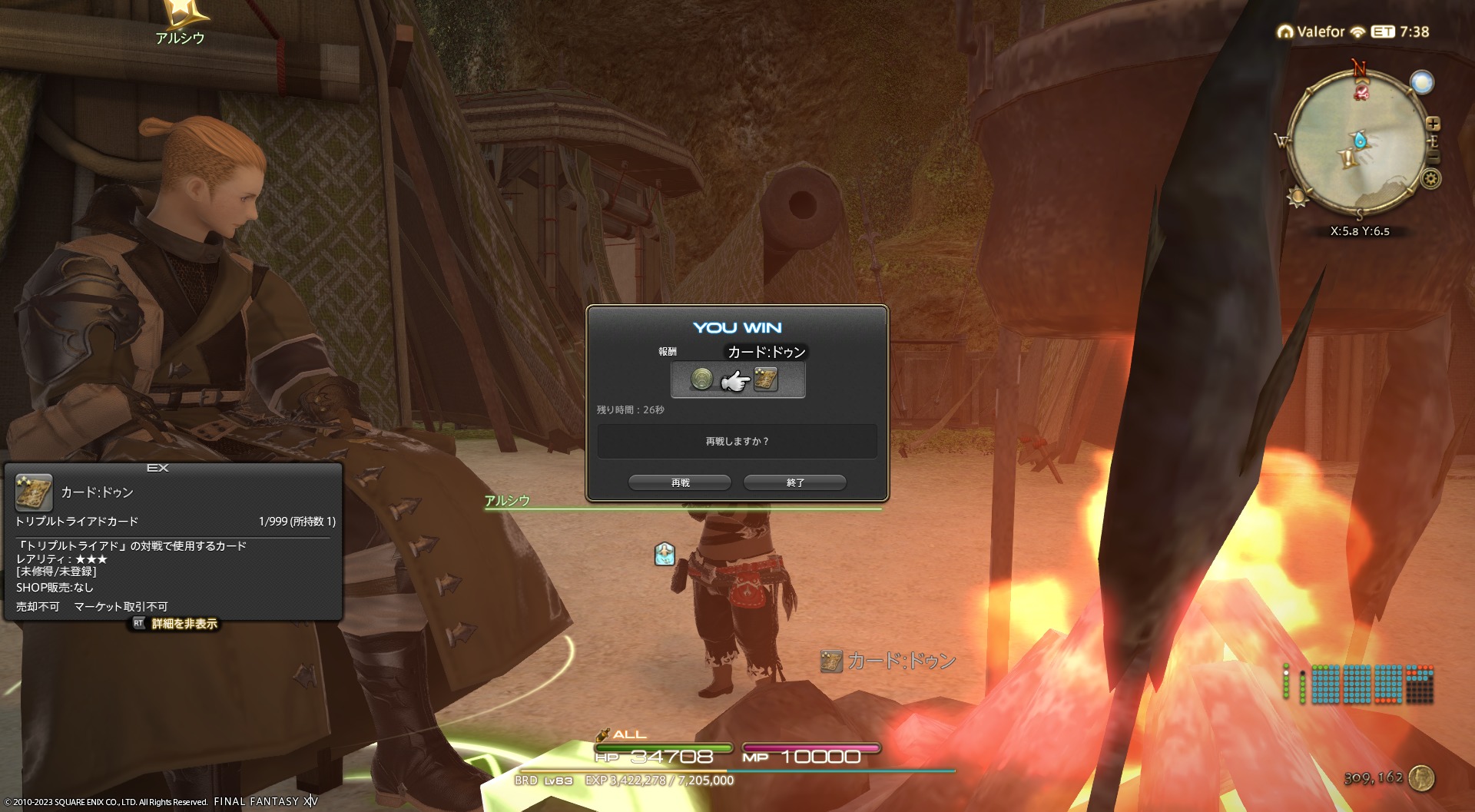Click the カード:ドゥン icon in the item tooltip

[34, 492]
